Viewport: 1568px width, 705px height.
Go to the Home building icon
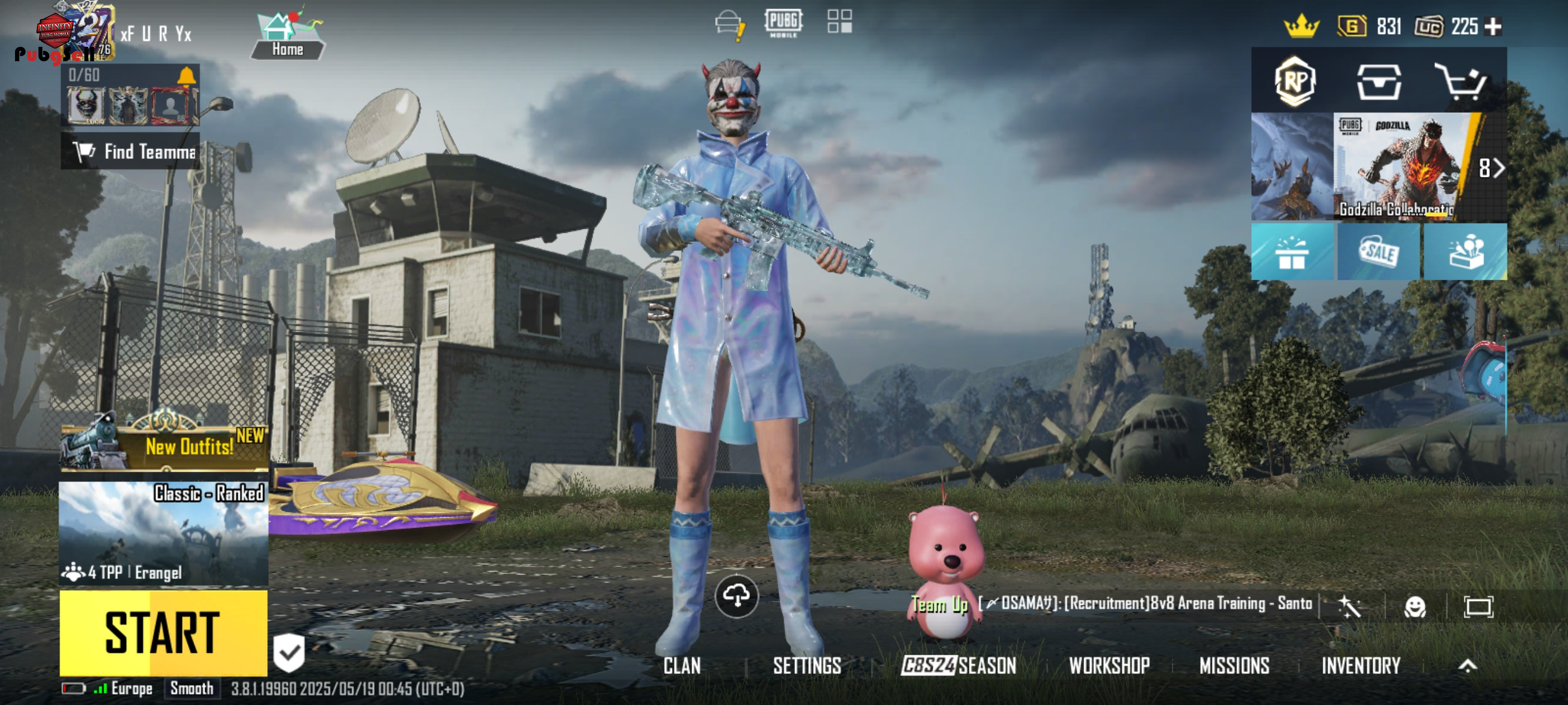tap(287, 36)
